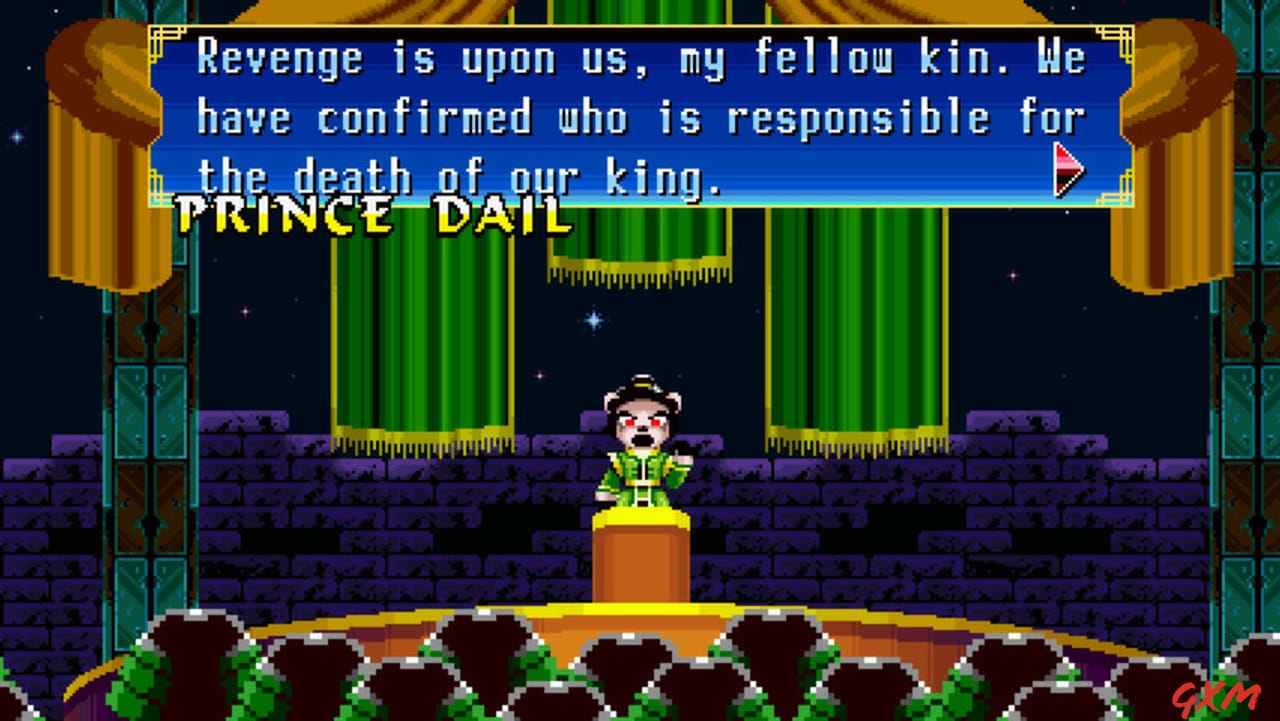Viewport: 1280px width, 721px height.
Task: Click the red dialogue advance arrow
Action: coord(1067,170)
